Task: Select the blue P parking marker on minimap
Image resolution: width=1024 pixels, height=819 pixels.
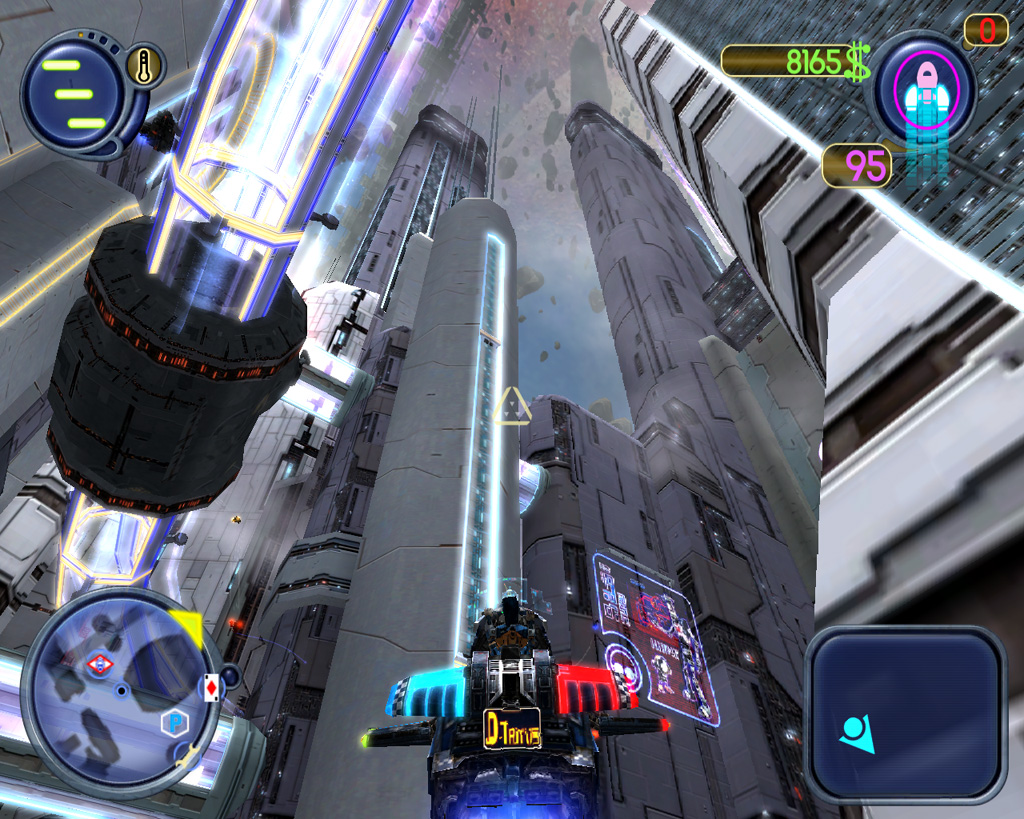Action: tap(172, 722)
